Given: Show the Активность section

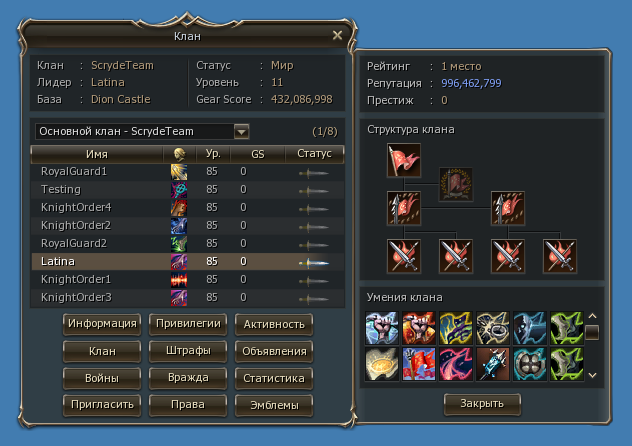Looking at the screenshot, I should tap(274, 324).
